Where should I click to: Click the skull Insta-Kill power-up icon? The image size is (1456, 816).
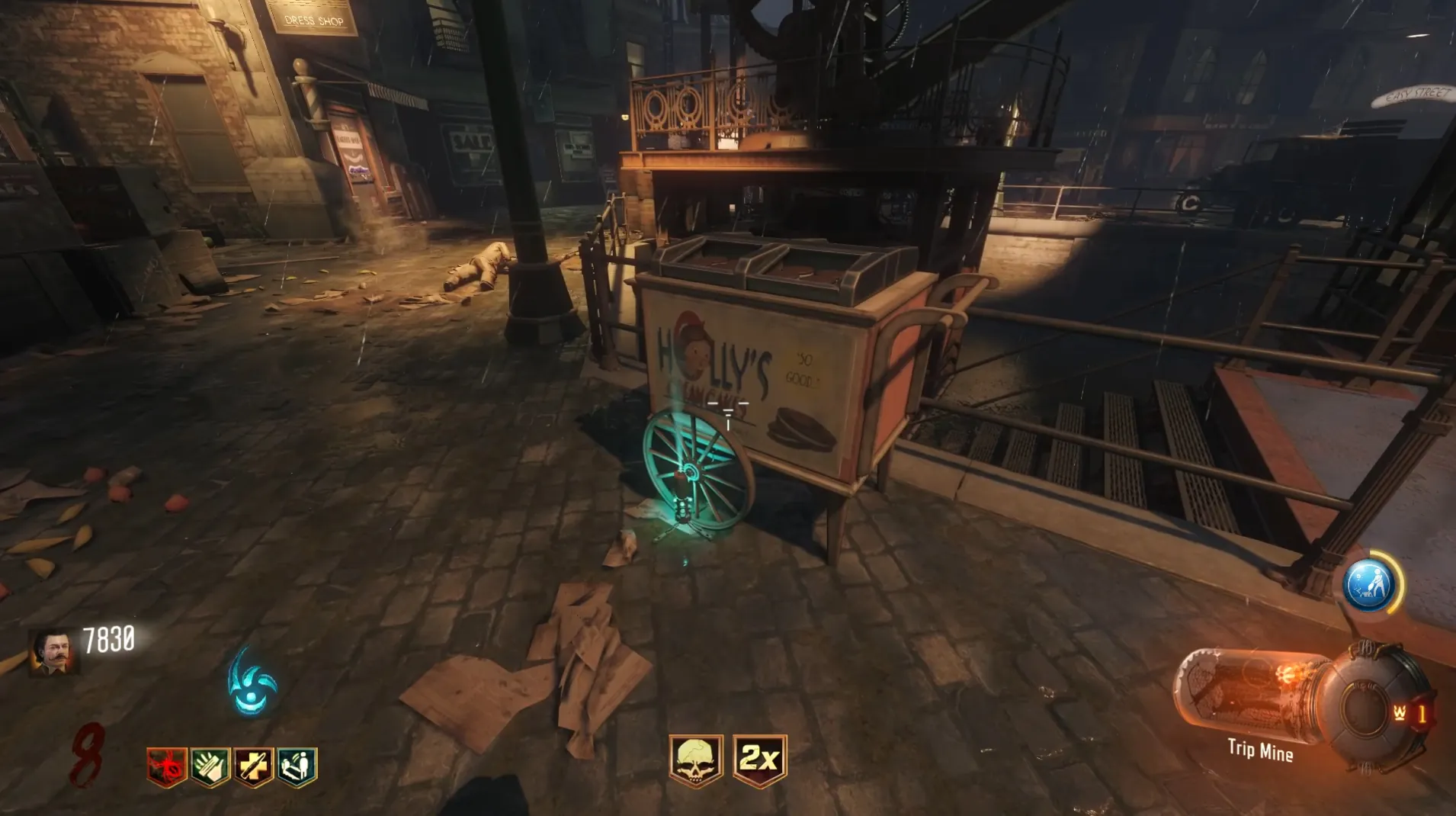pos(695,760)
